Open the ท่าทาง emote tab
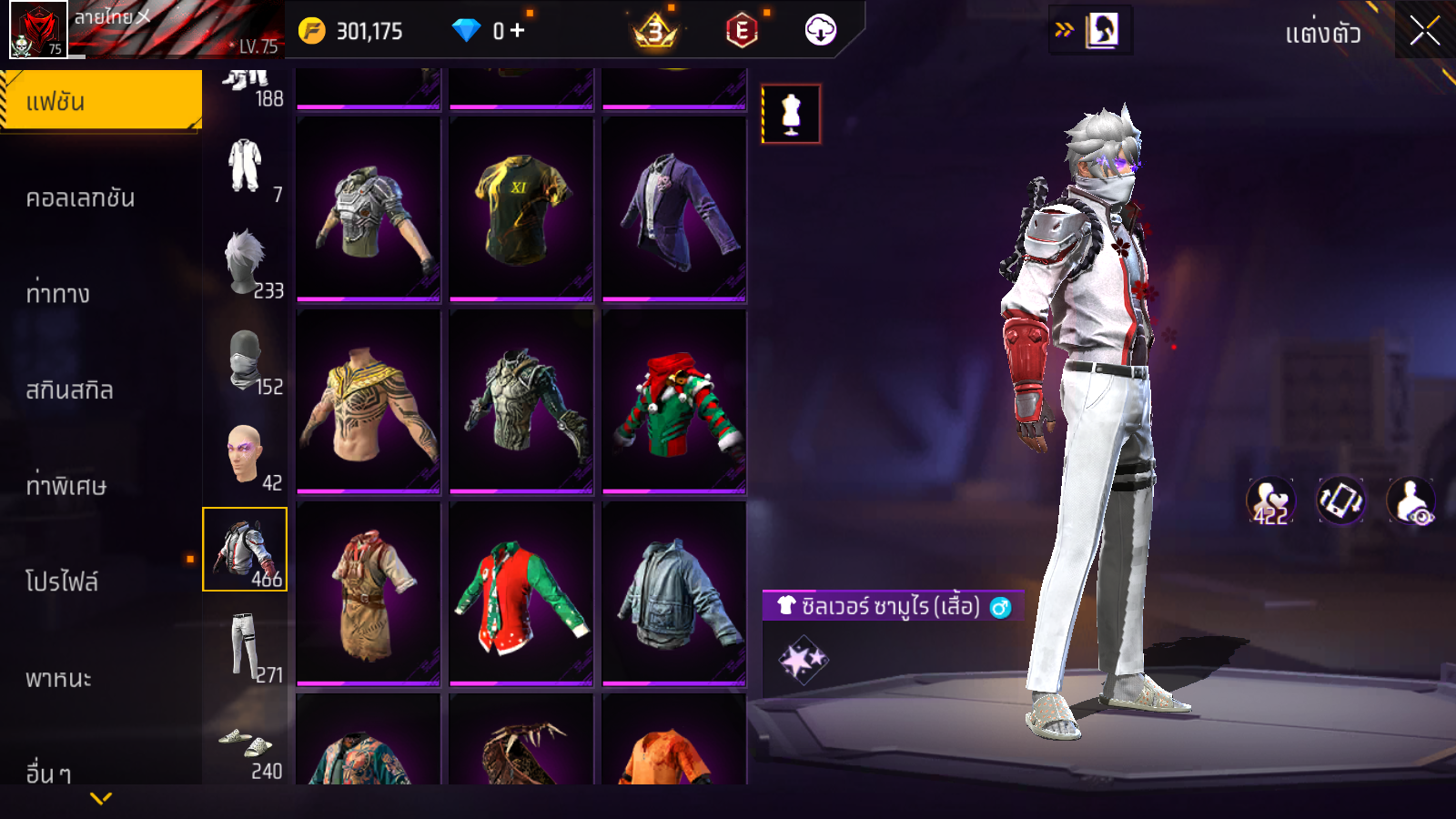Screen dimensions: 1456x819 pos(58,294)
